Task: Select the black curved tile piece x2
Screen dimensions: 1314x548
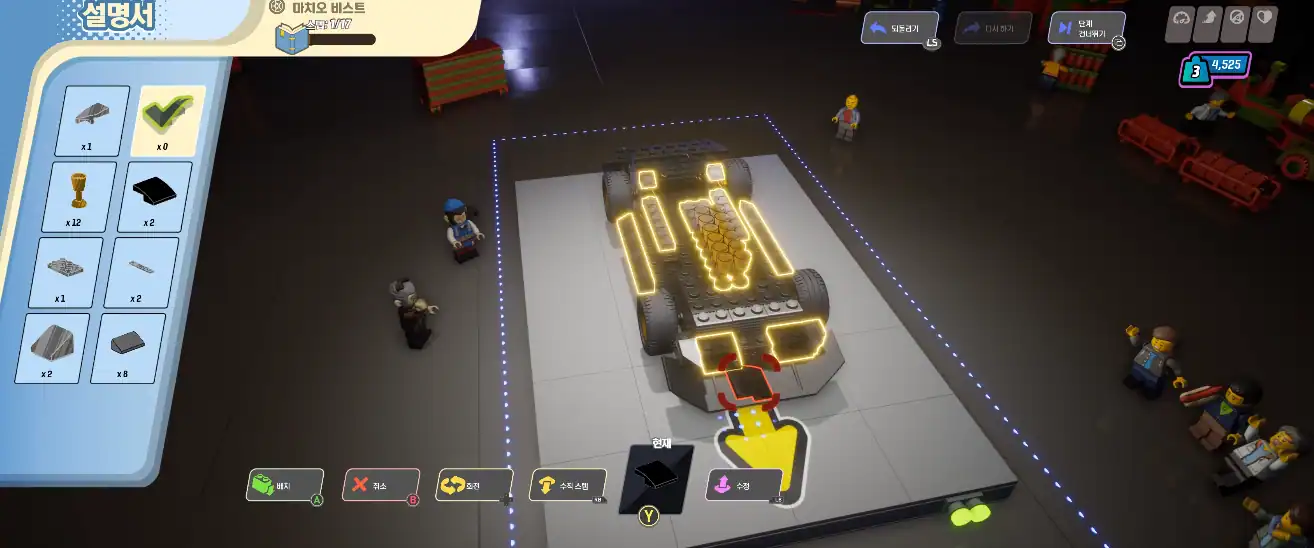Action: tap(155, 194)
